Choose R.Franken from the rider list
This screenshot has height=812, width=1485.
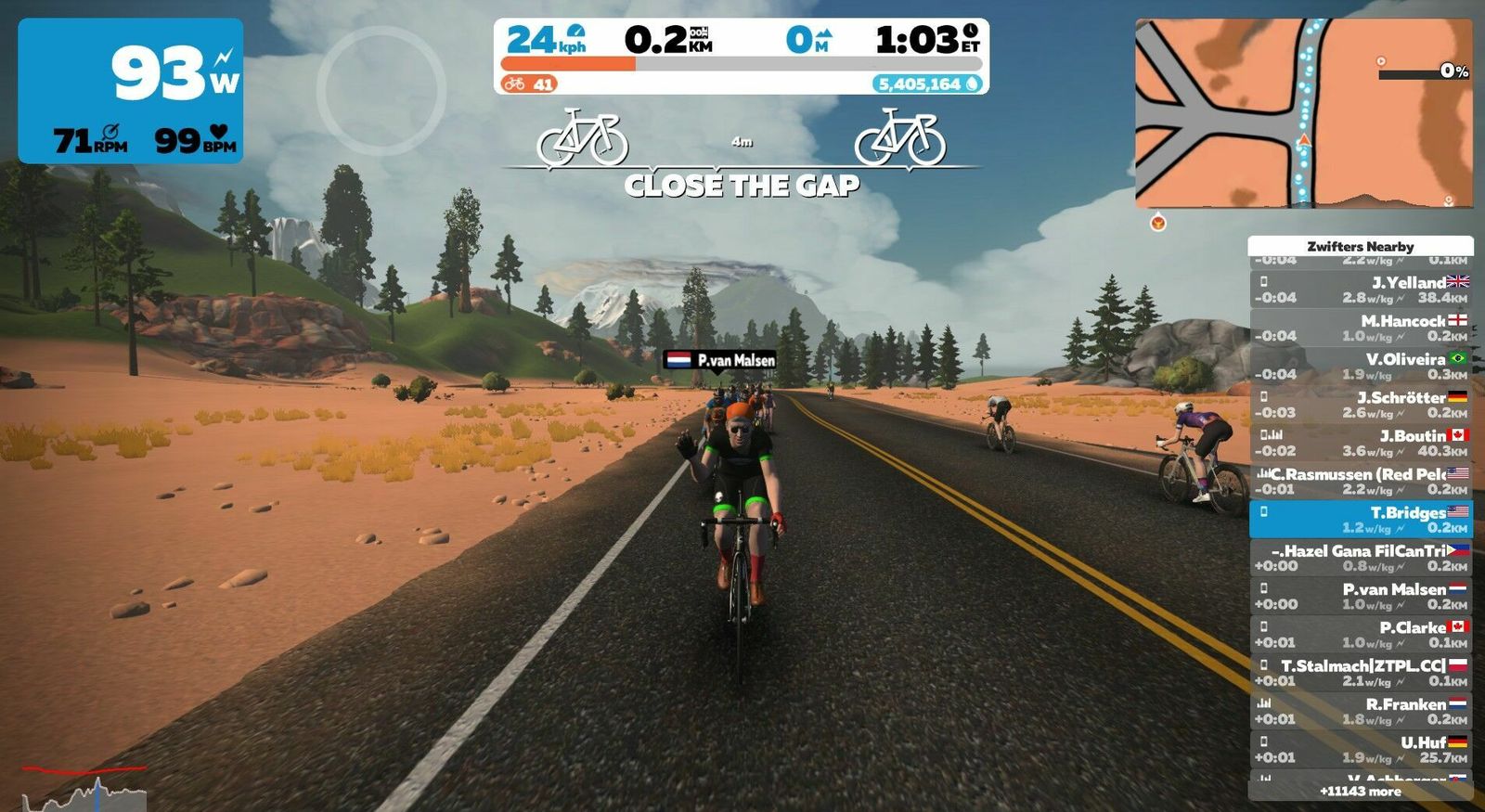click(1361, 711)
